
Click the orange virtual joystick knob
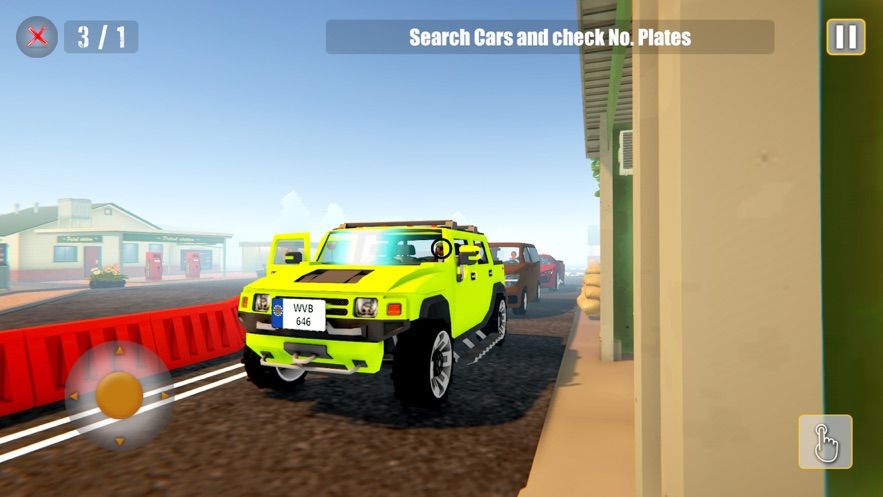[x=119, y=395]
